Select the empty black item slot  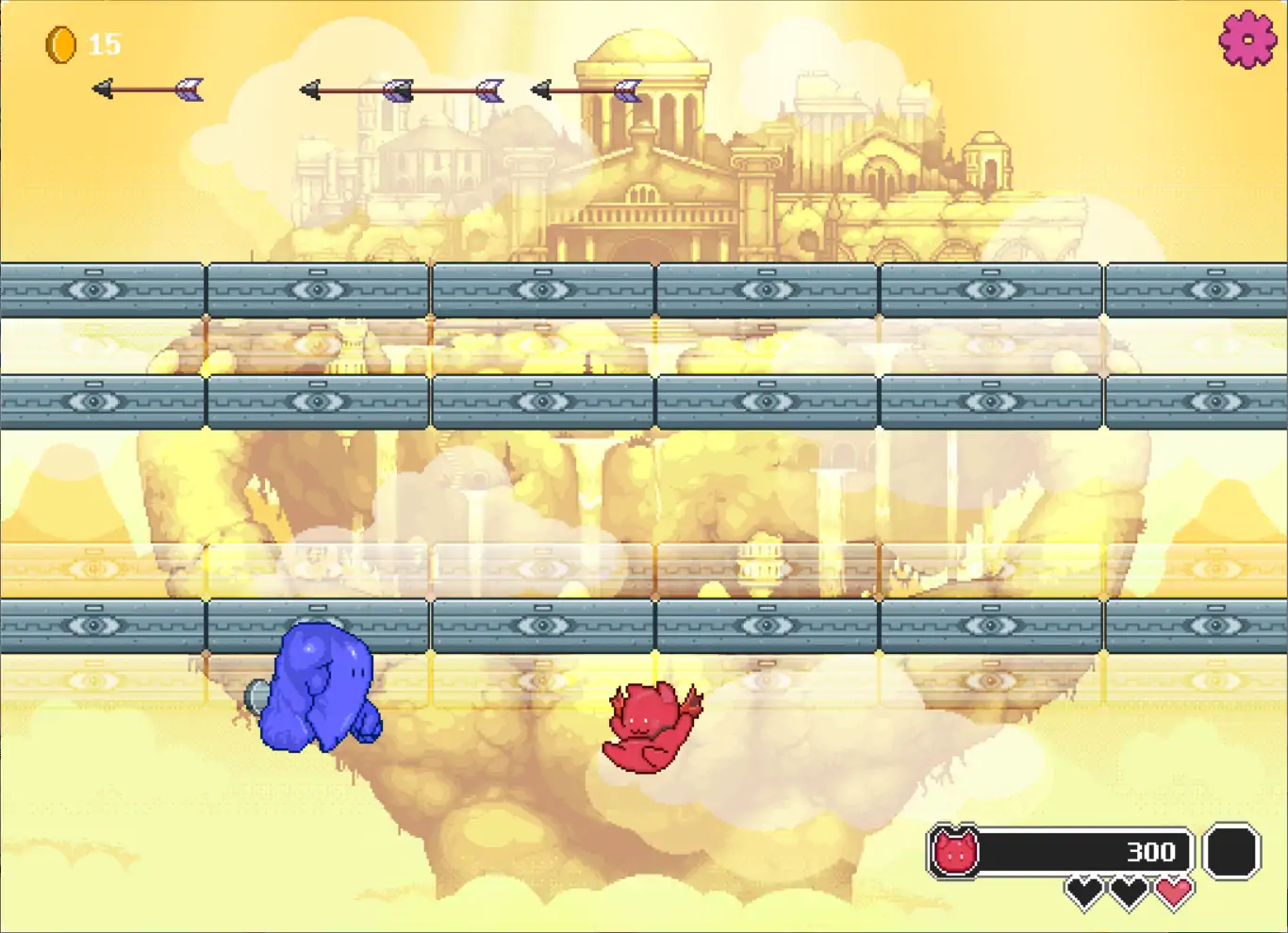pos(1231,852)
